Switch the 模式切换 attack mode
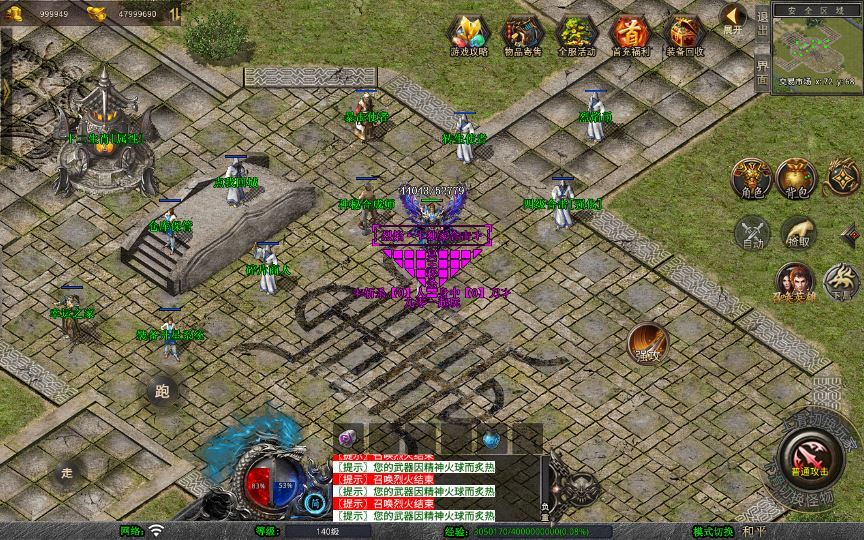Screen dimensions: 864x540 (714, 531)
